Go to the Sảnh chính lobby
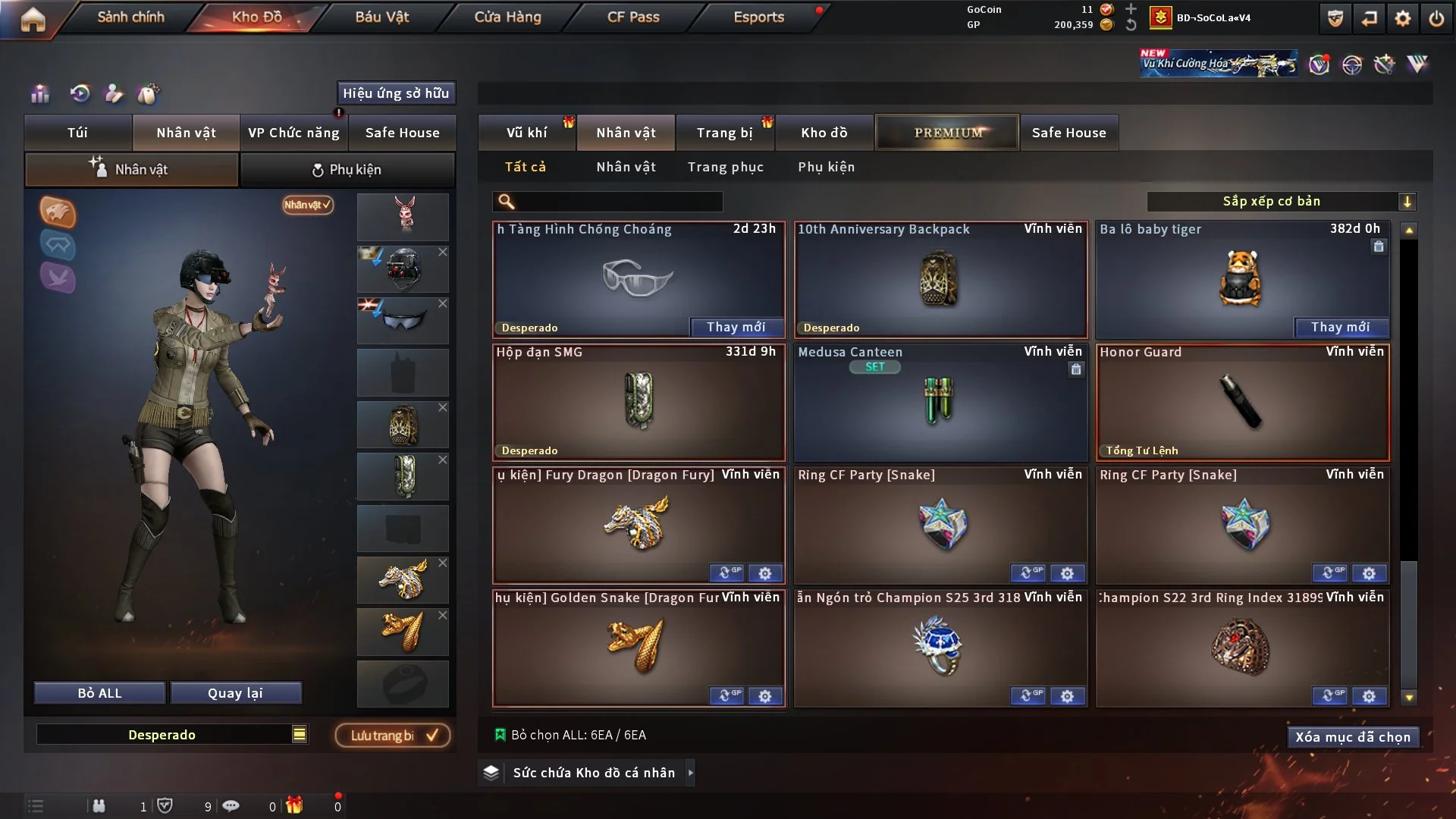 coord(130,17)
